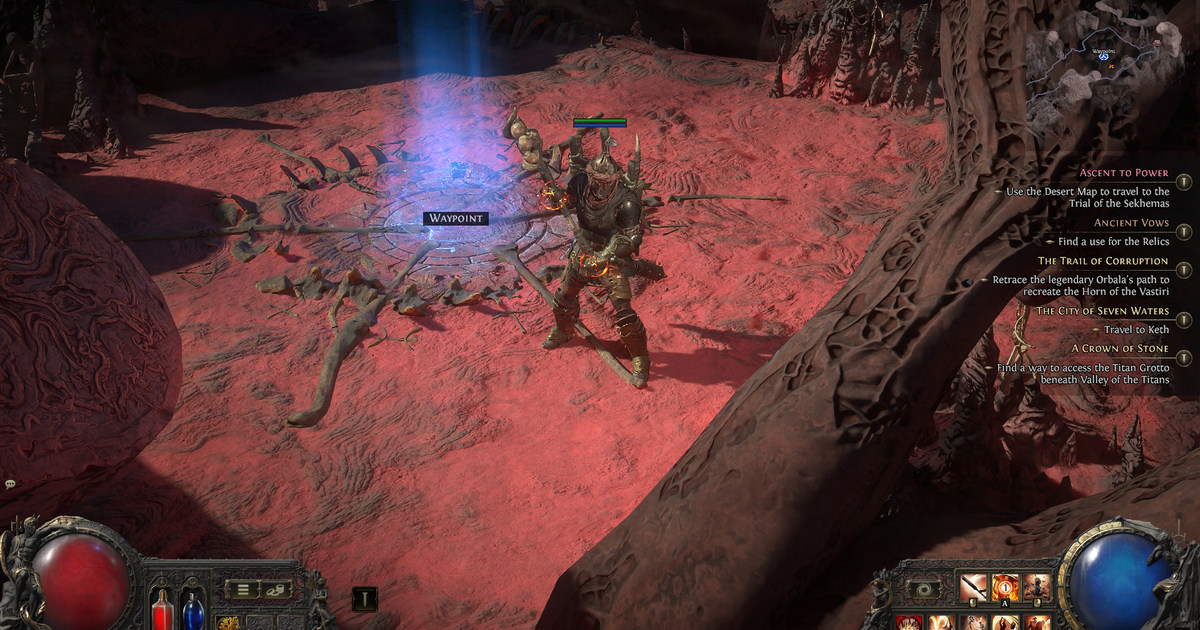Click the Waypoint marker on the minimap
1200x630 pixels.
click(1103, 58)
